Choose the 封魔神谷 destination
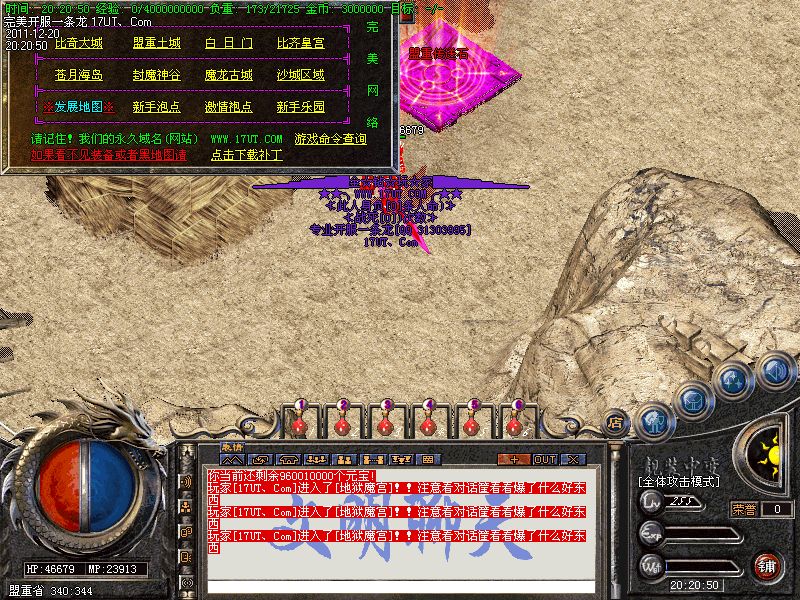The image size is (800, 600). click(157, 75)
